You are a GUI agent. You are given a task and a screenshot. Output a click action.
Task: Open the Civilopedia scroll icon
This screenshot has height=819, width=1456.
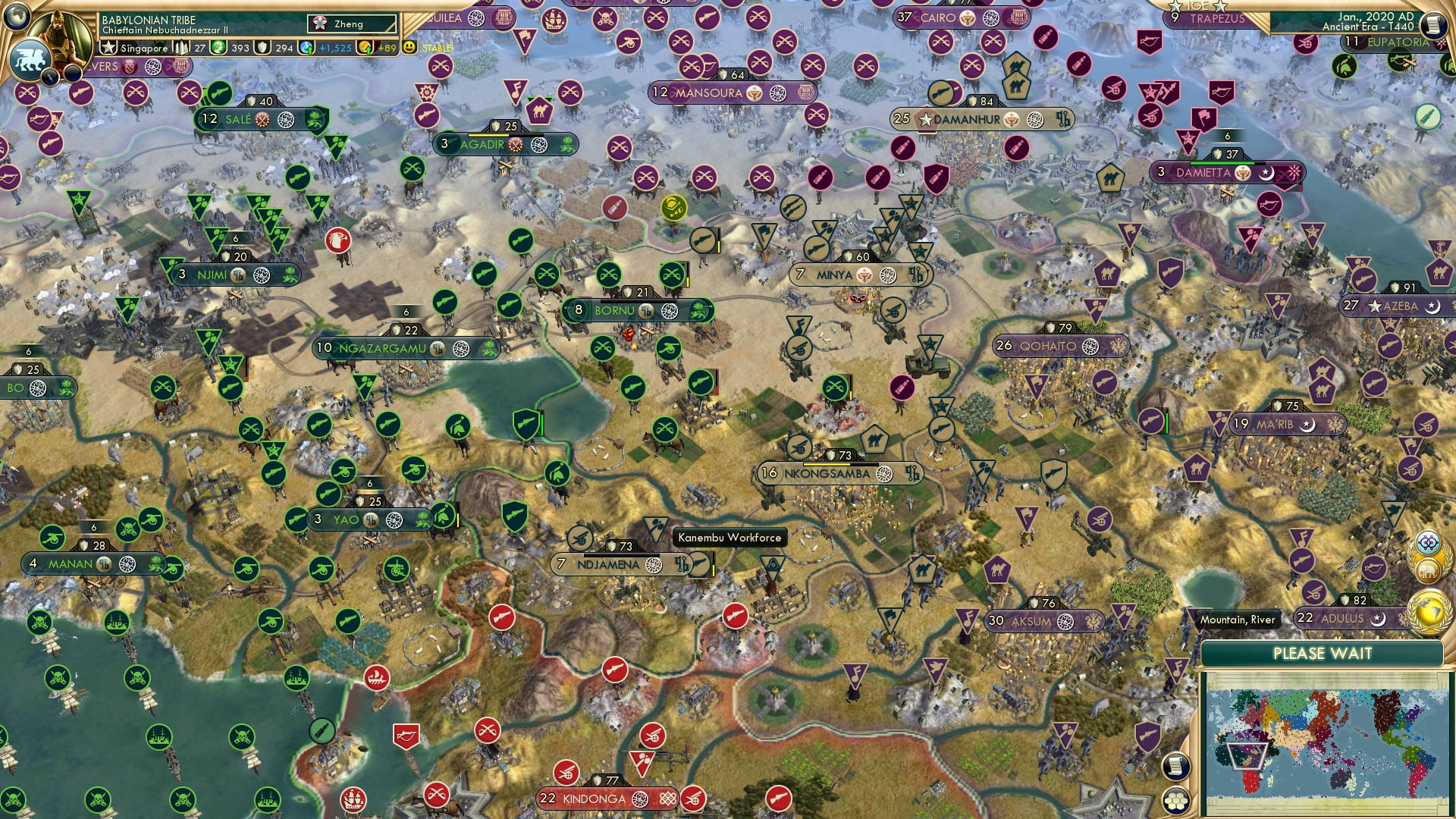[x=1175, y=767]
